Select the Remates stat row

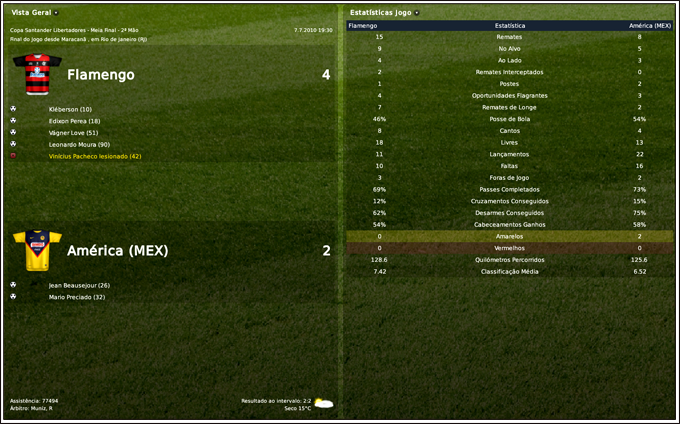510,36
